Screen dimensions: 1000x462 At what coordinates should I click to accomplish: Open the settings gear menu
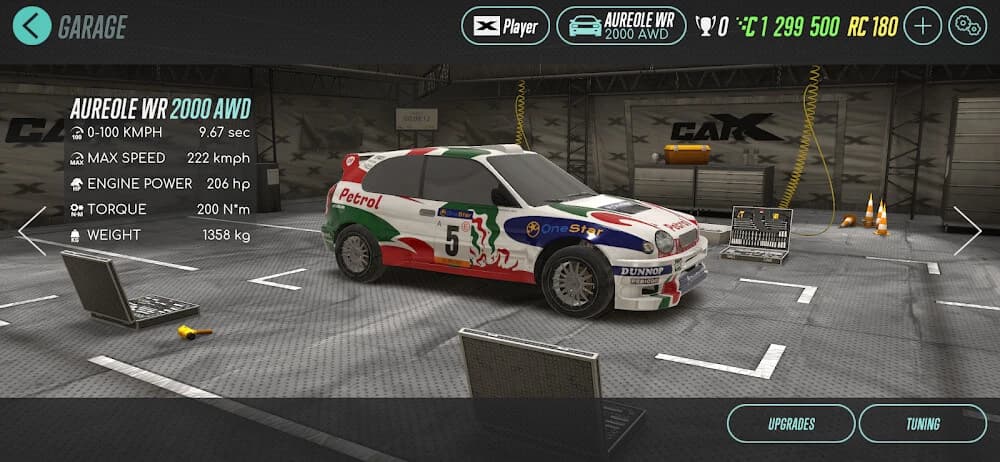967,26
